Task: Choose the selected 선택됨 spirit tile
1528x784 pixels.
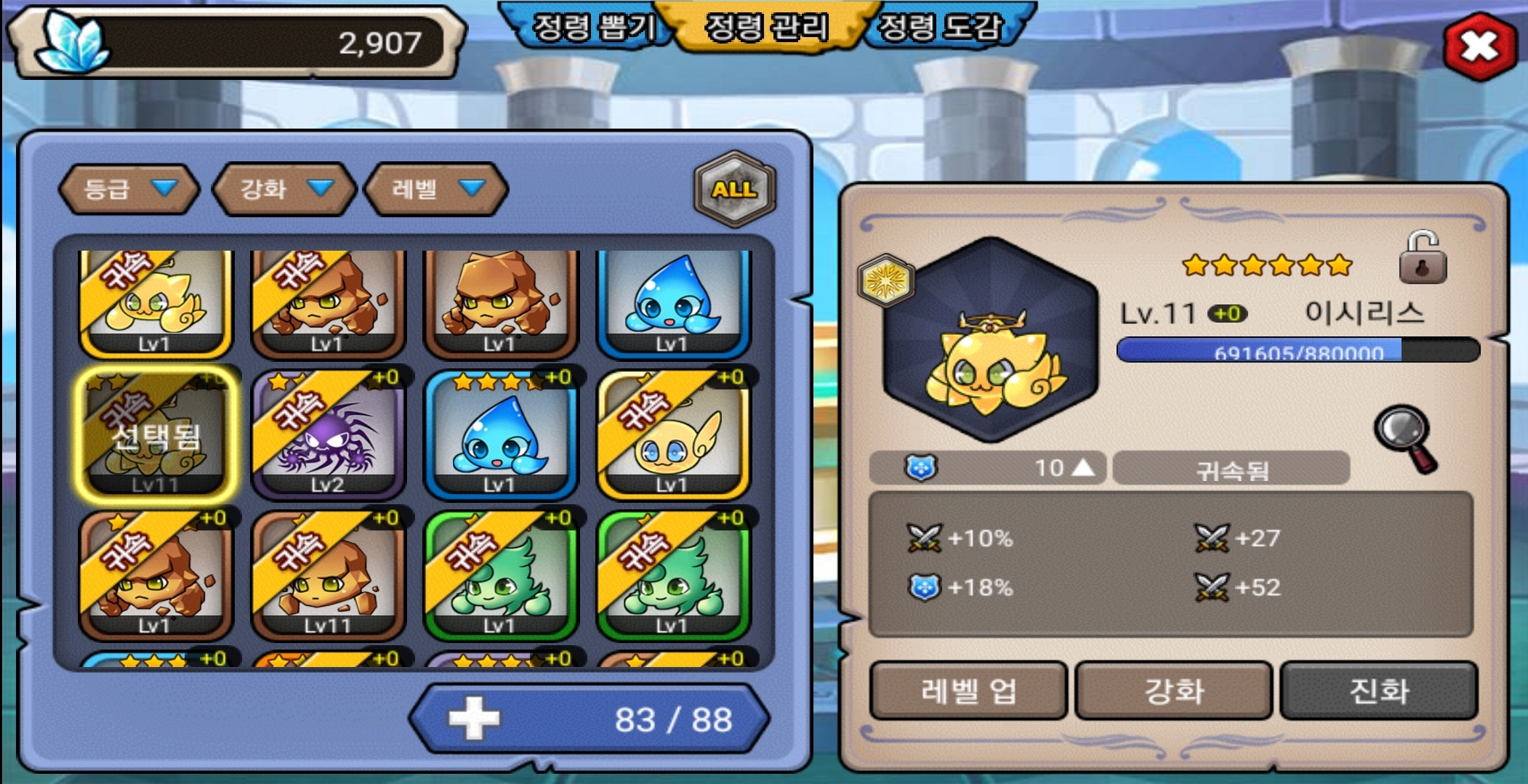Action: (156, 435)
